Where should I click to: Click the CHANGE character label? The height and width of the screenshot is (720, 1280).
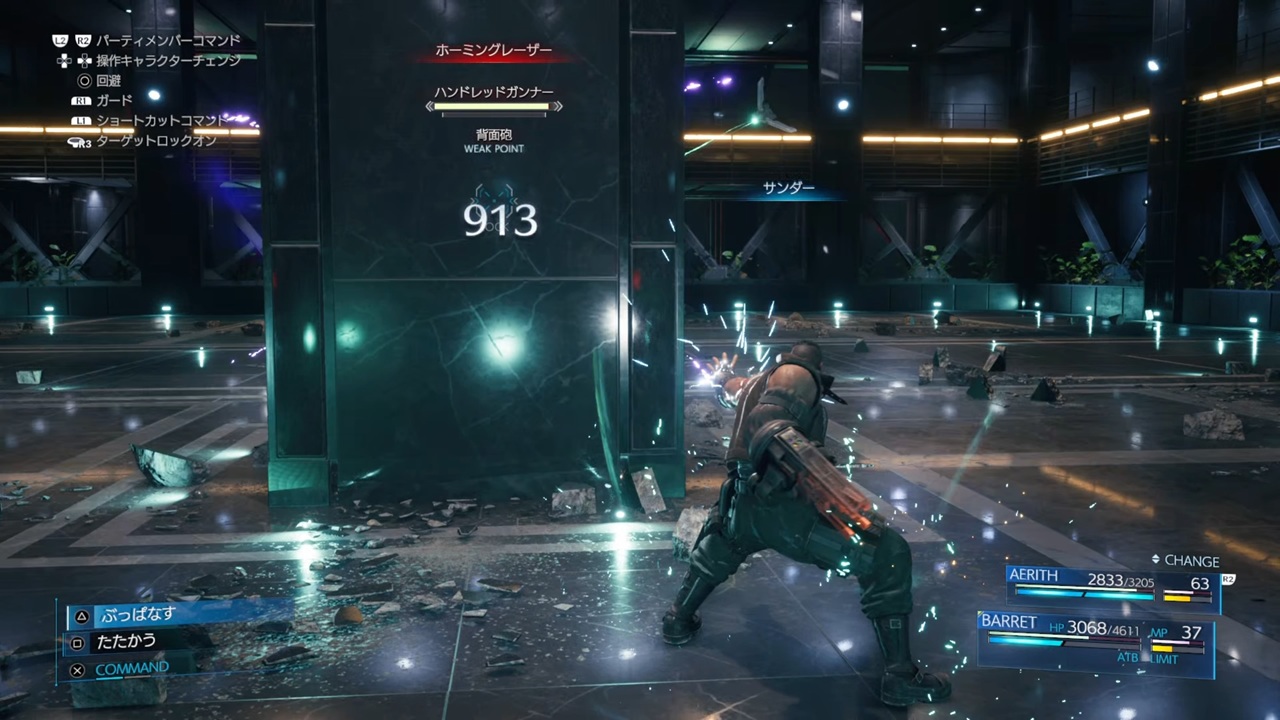pyautogui.click(x=1190, y=561)
